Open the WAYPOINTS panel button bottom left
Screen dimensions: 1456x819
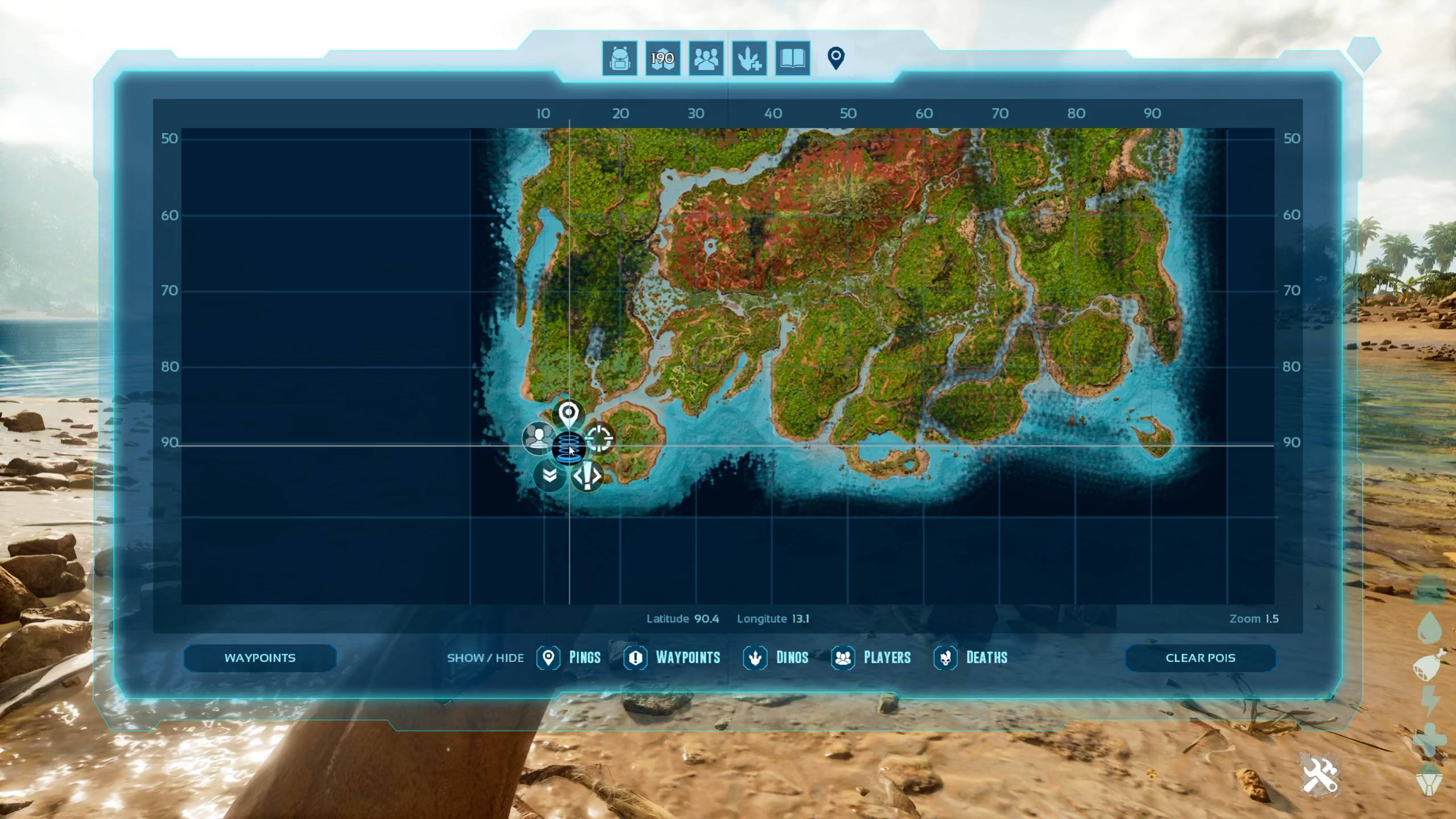click(x=260, y=657)
